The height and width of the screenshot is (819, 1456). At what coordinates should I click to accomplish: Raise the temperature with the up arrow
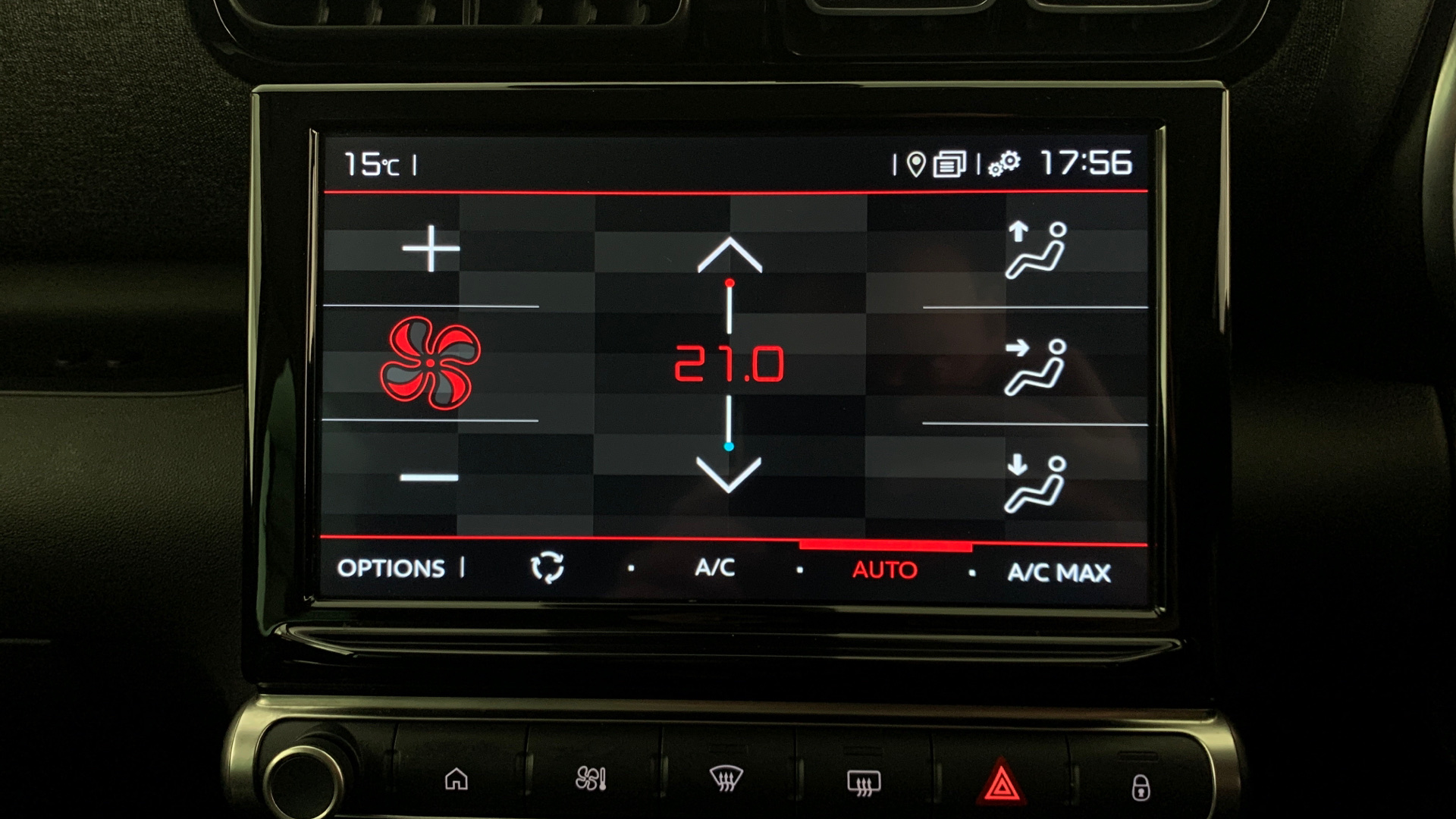730,254
